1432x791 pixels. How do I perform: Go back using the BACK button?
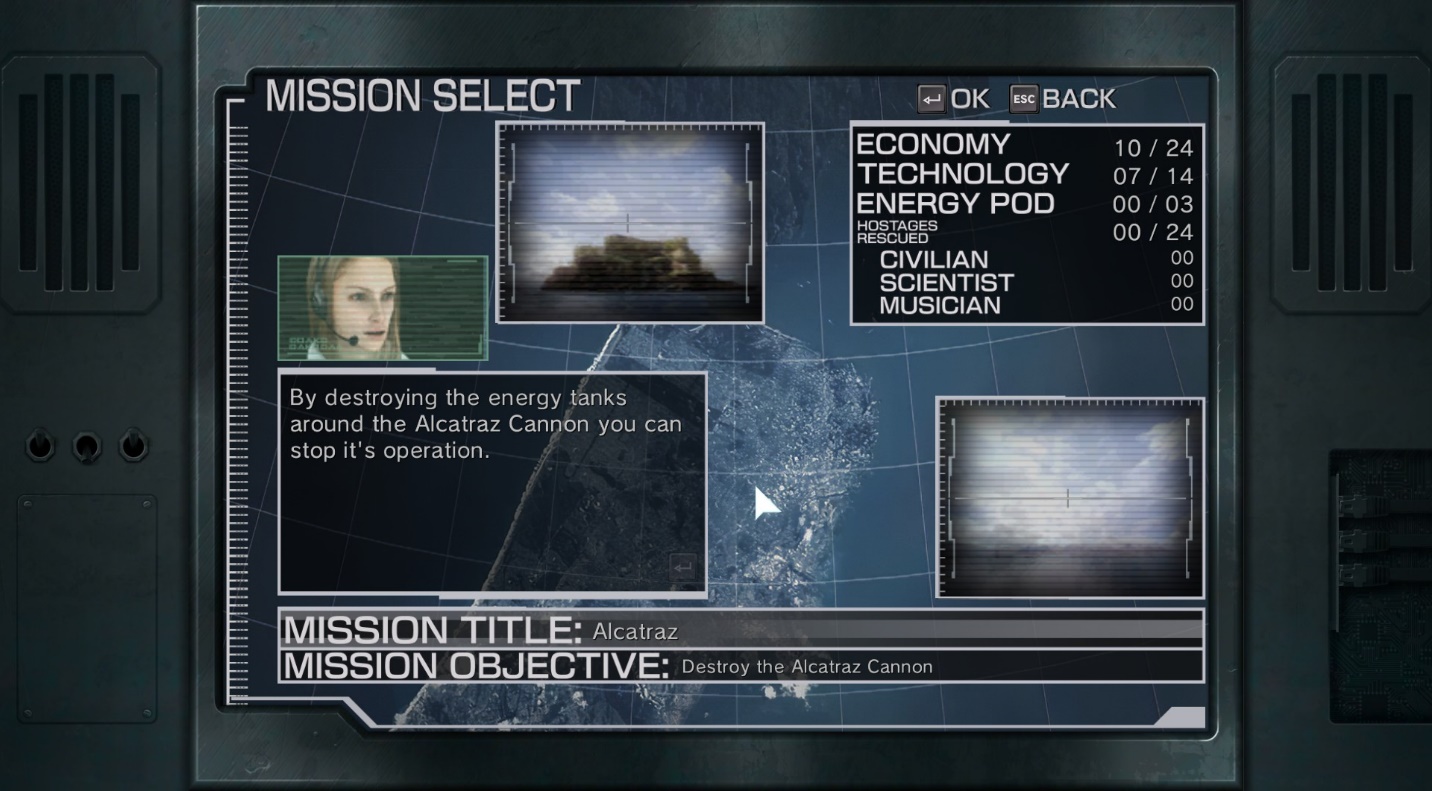(x=1063, y=99)
